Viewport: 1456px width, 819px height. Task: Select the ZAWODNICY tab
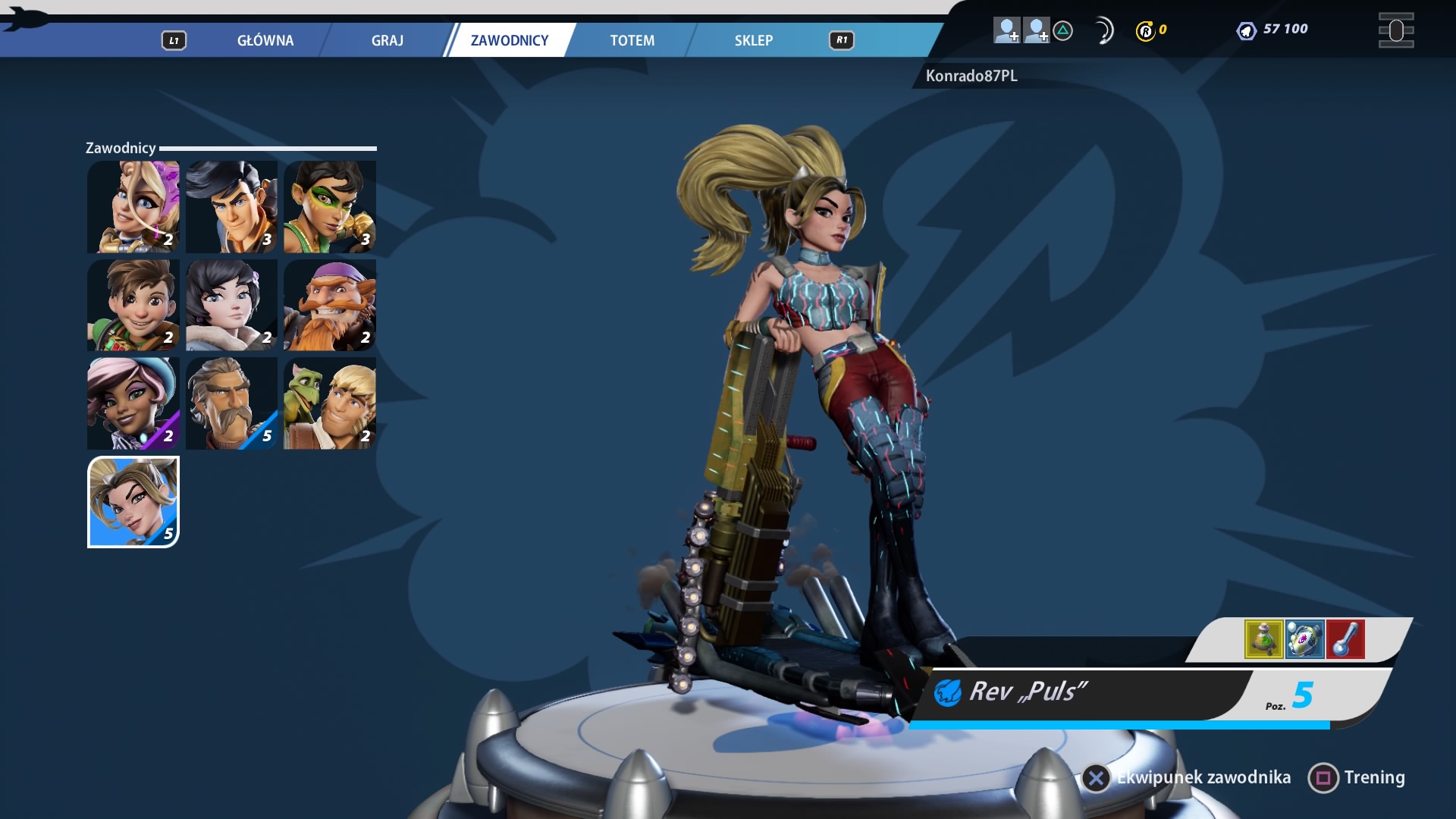pos(509,40)
